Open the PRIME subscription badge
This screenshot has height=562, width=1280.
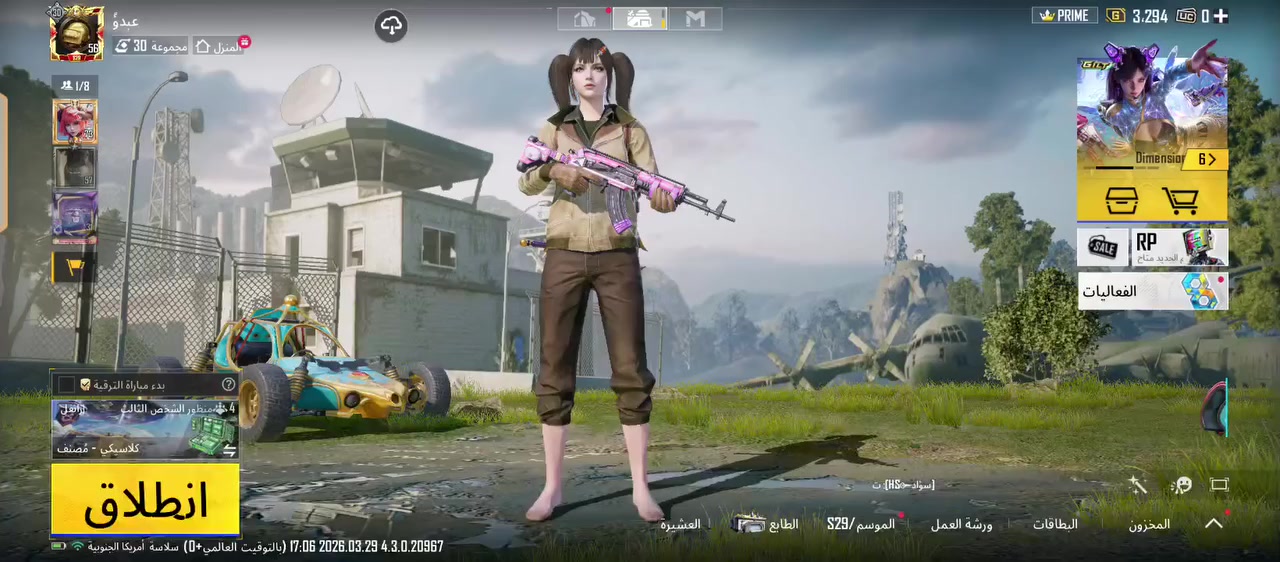click(x=1064, y=16)
